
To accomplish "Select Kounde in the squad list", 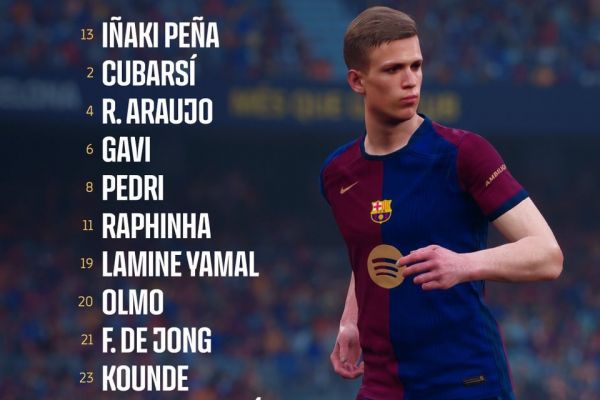I will pyautogui.click(x=145, y=379).
